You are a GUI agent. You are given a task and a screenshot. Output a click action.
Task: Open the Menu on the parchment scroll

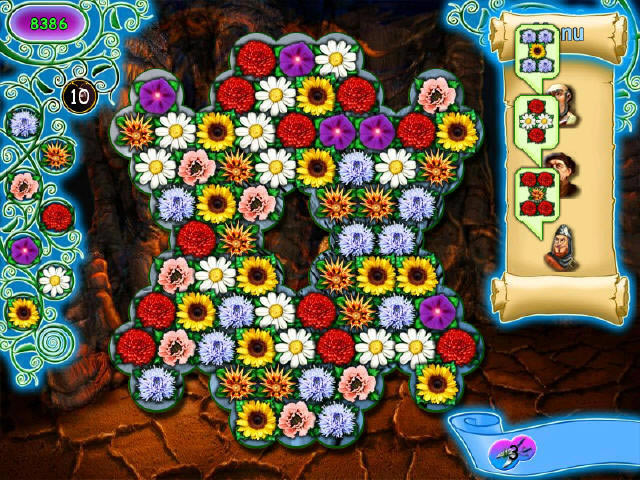click(x=572, y=34)
